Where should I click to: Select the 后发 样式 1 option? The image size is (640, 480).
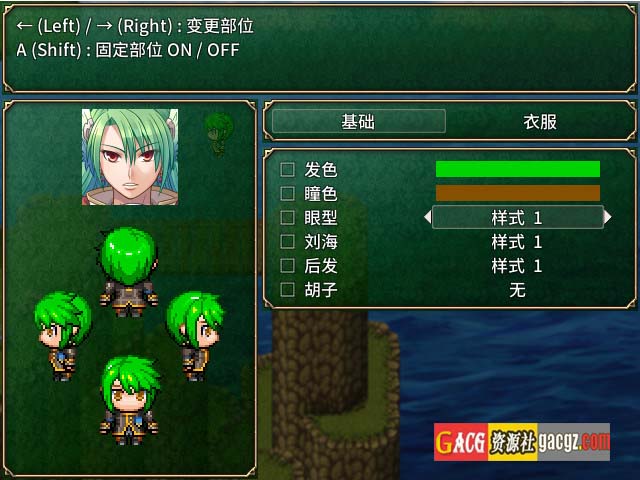(x=517, y=265)
